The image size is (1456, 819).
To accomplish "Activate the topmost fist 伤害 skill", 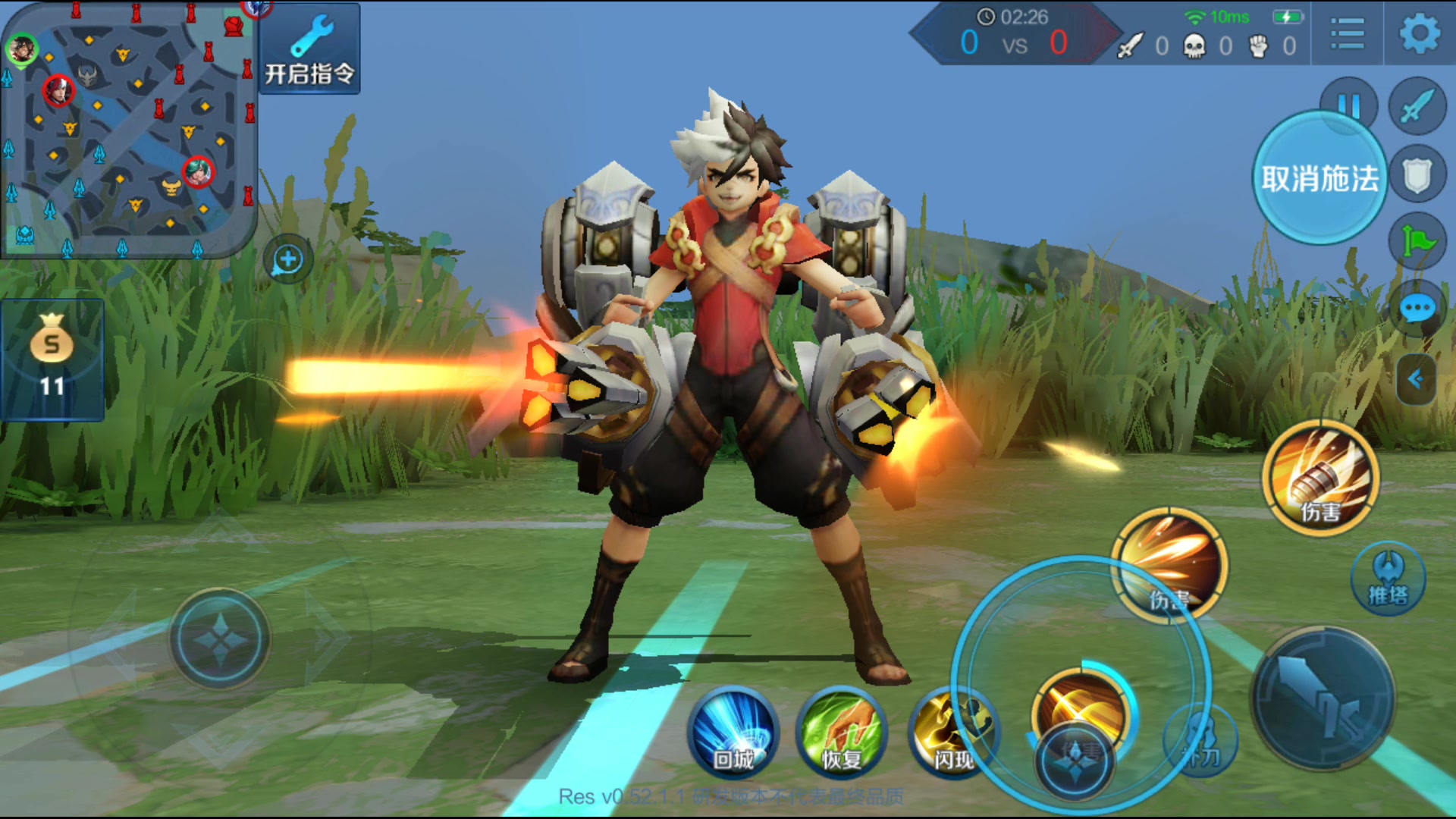I will pyautogui.click(x=1320, y=479).
